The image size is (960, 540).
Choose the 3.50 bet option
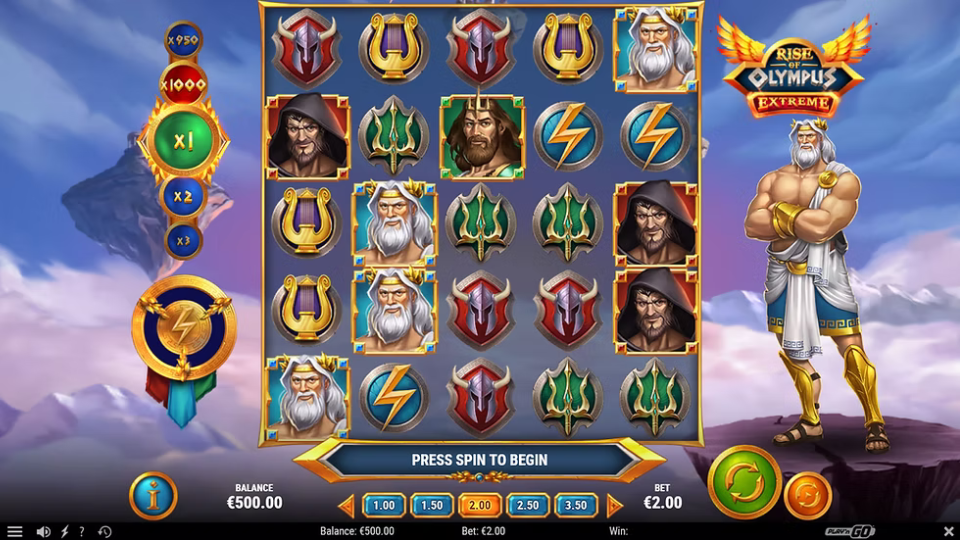click(576, 505)
